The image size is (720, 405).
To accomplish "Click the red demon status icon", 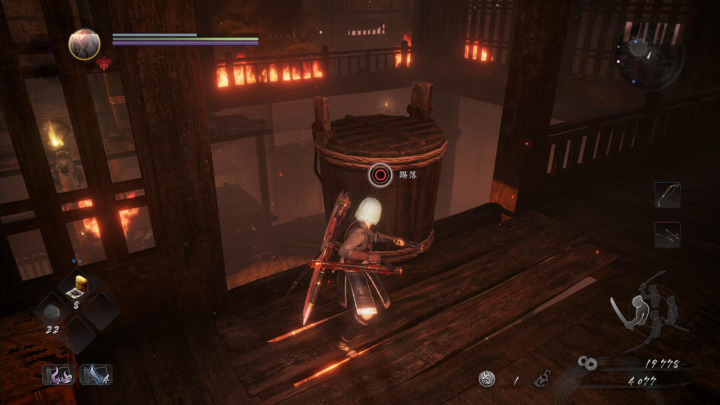I will click(103, 64).
